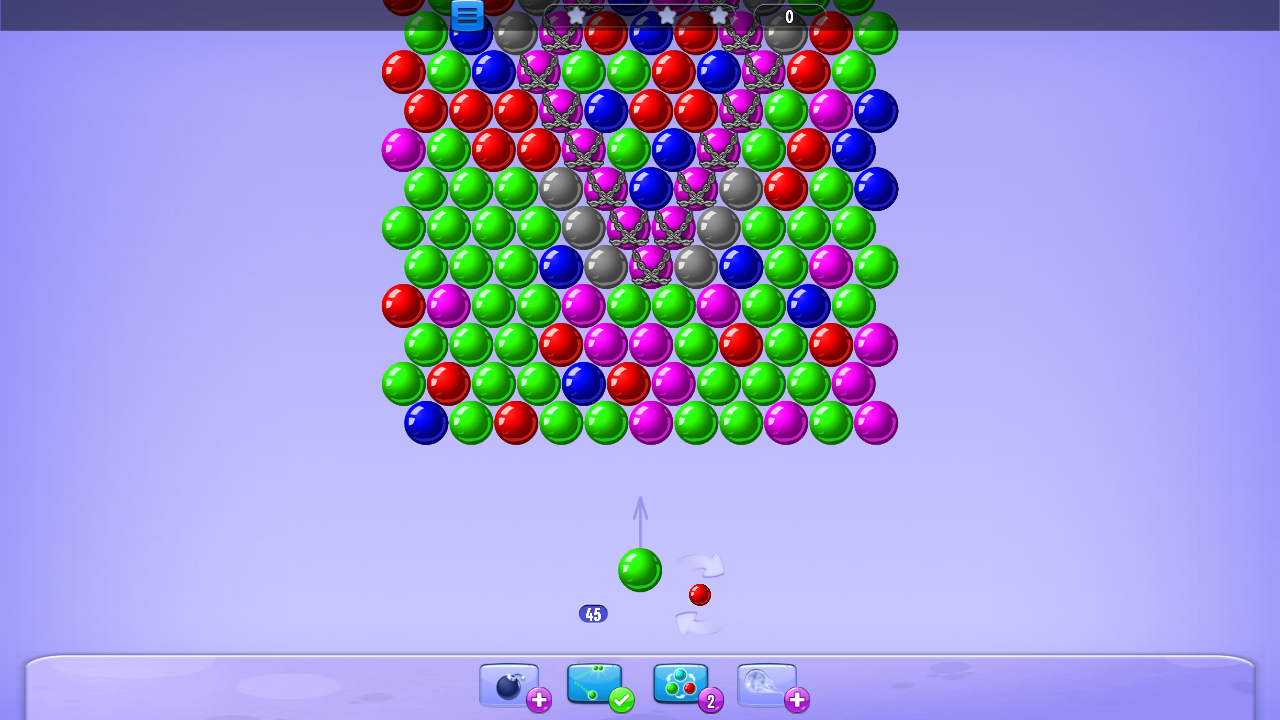Tap the small red bubble to swap colors
The height and width of the screenshot is (720, 1280).
(x=700, y=594)
